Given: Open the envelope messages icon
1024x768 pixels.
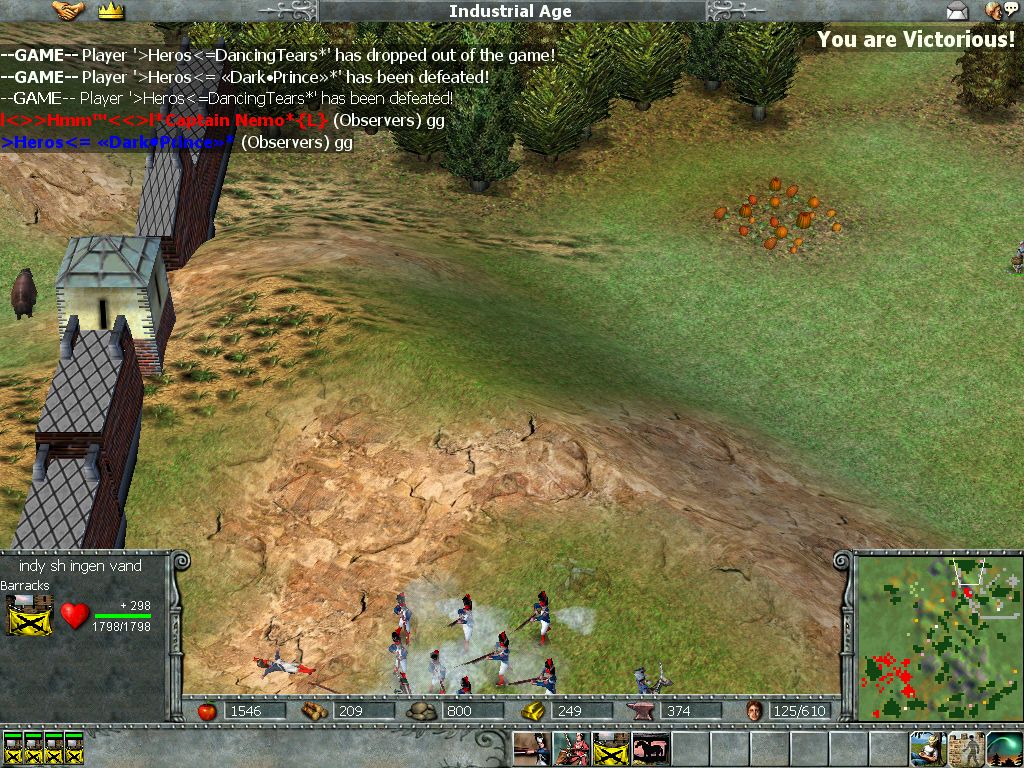Looking at the screenshot, I should click(x=957, y=12).
